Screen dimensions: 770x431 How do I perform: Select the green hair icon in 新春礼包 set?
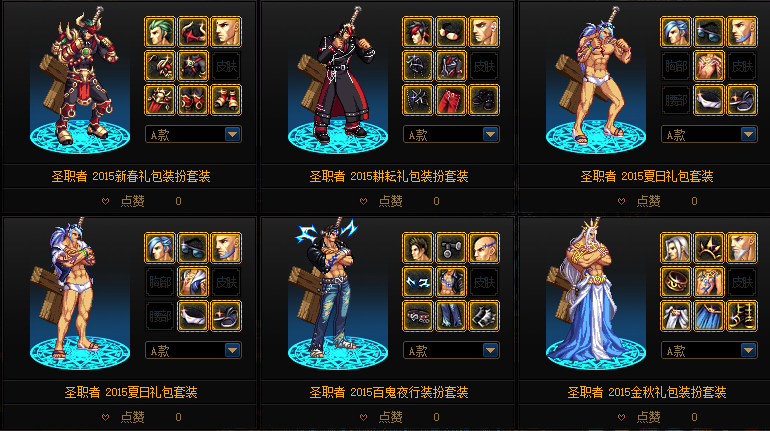click(x=160, y=32)
